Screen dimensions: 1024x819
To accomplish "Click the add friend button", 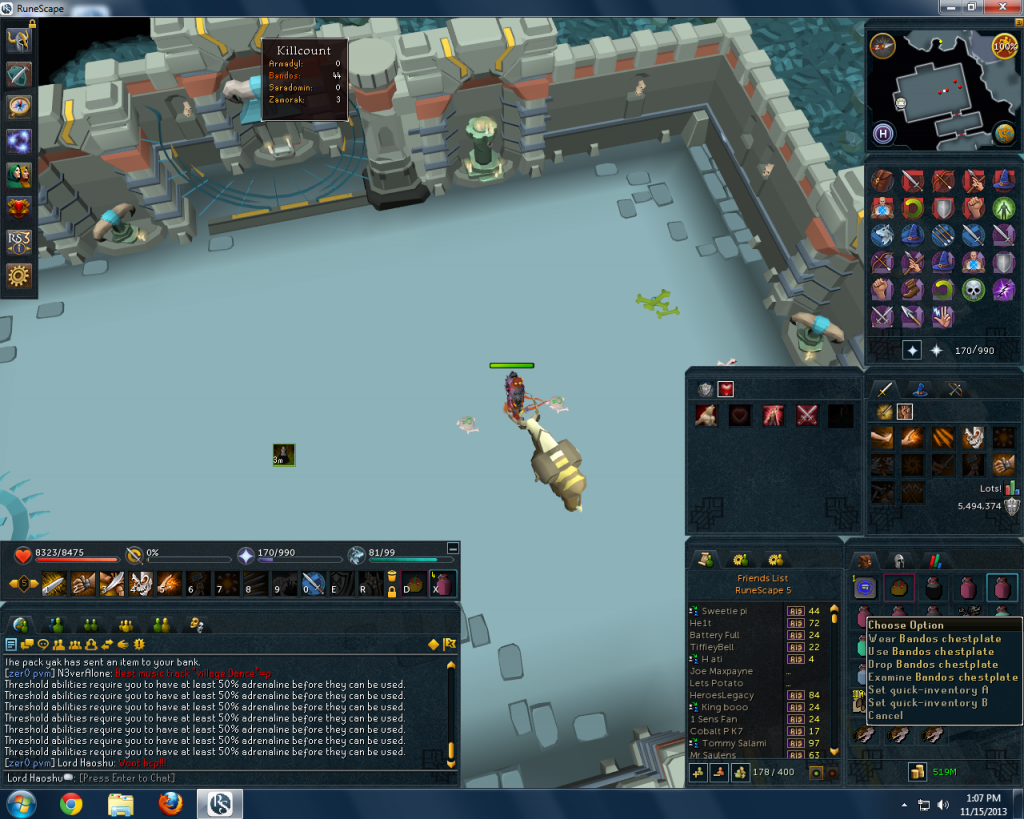I will coord(697,772).
